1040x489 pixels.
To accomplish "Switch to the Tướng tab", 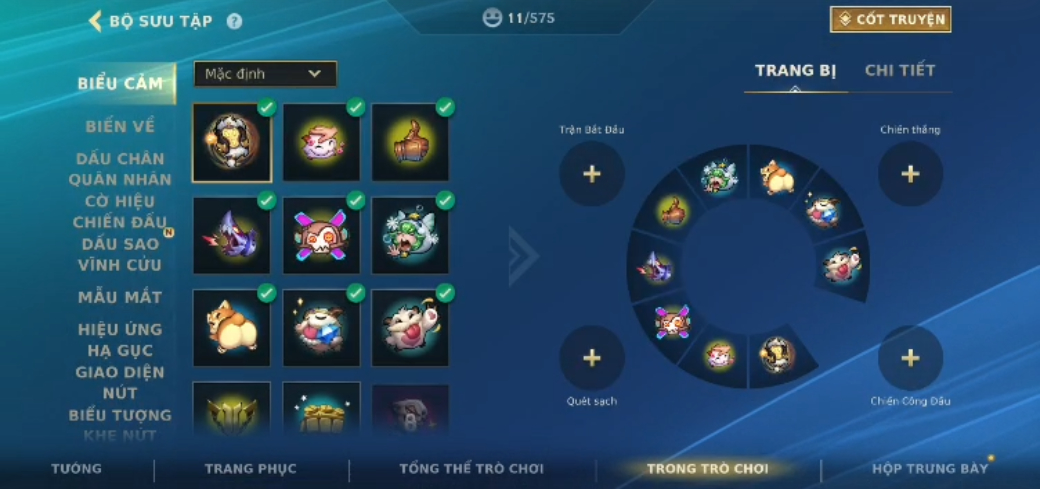I will [x=77, y=468].
